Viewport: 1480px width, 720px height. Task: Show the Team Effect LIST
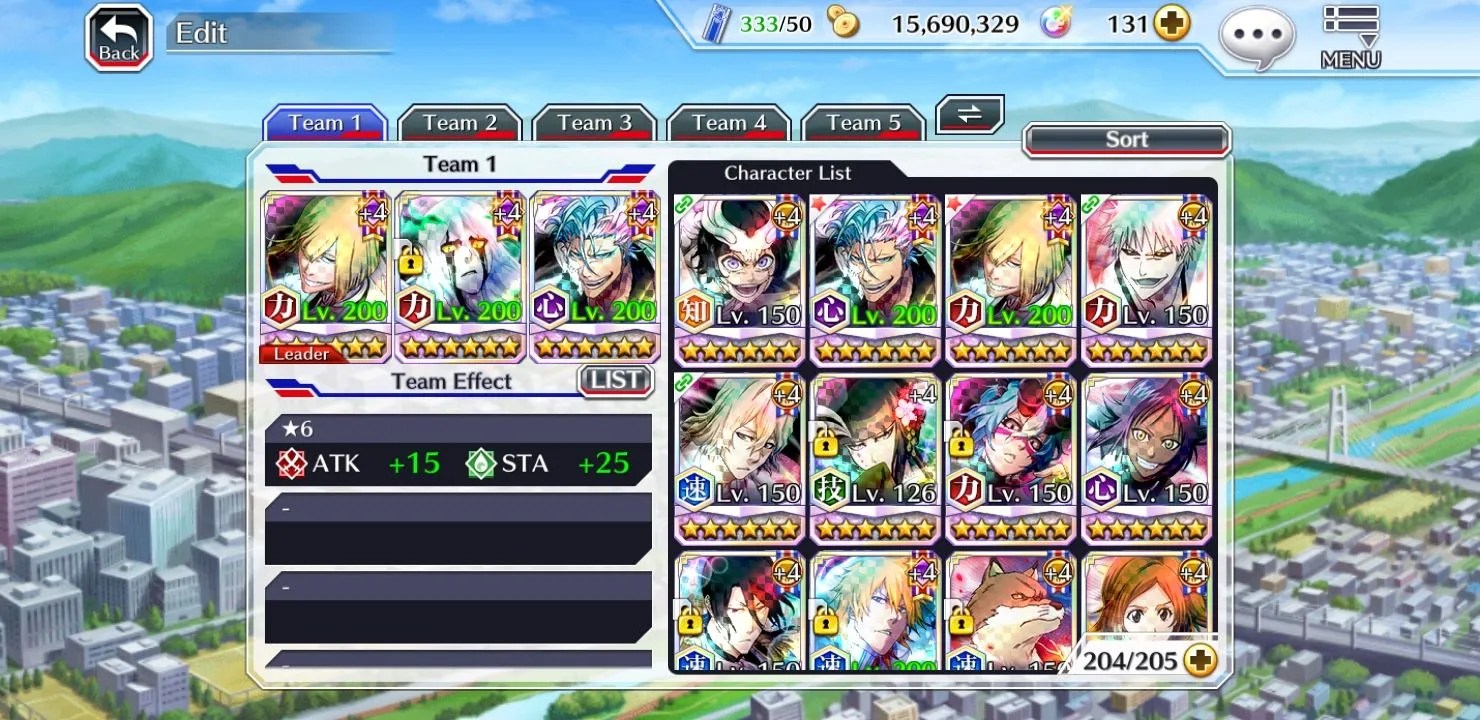tap(615, 380)
